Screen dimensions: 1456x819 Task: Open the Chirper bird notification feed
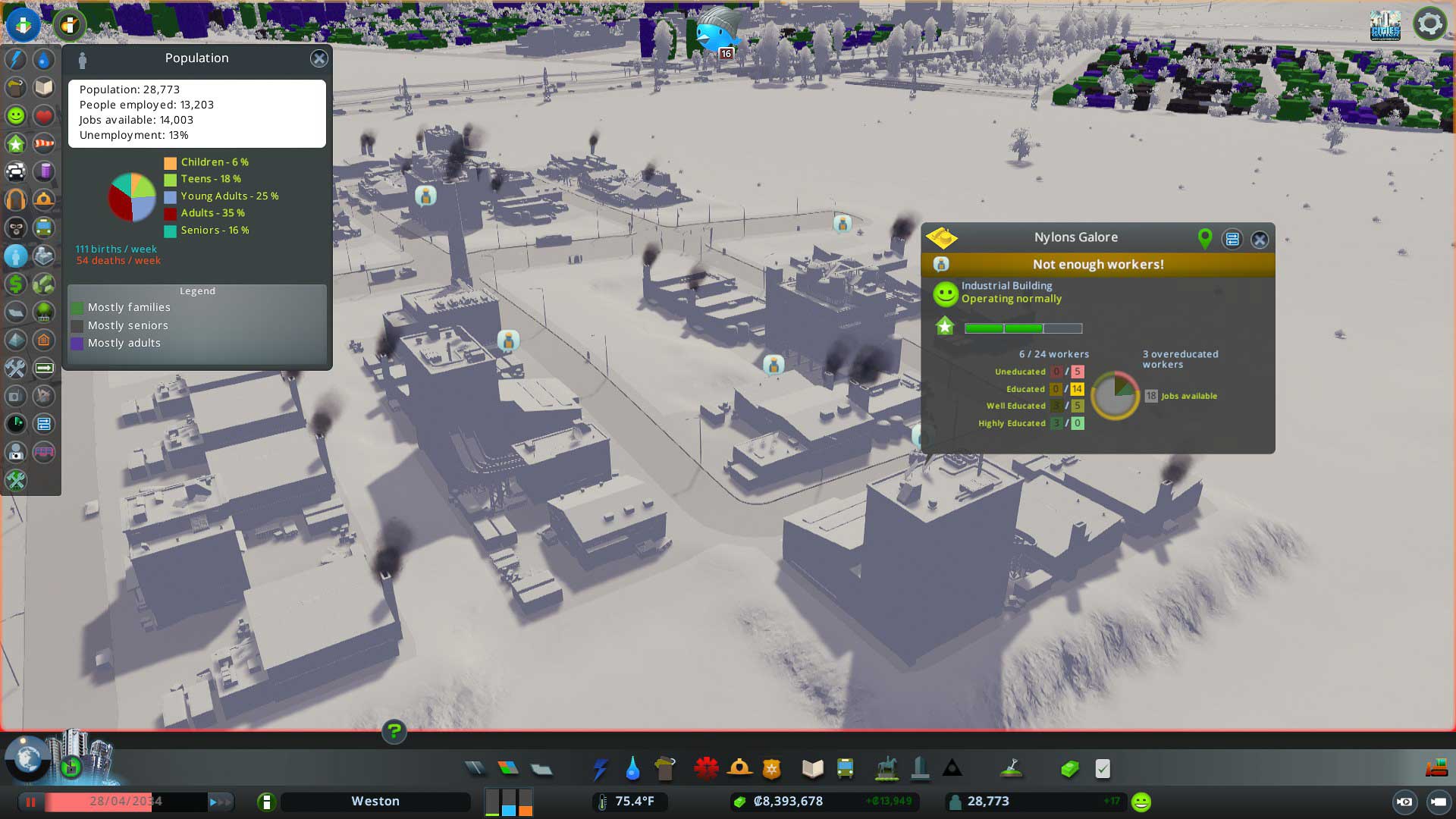[716, 32]
